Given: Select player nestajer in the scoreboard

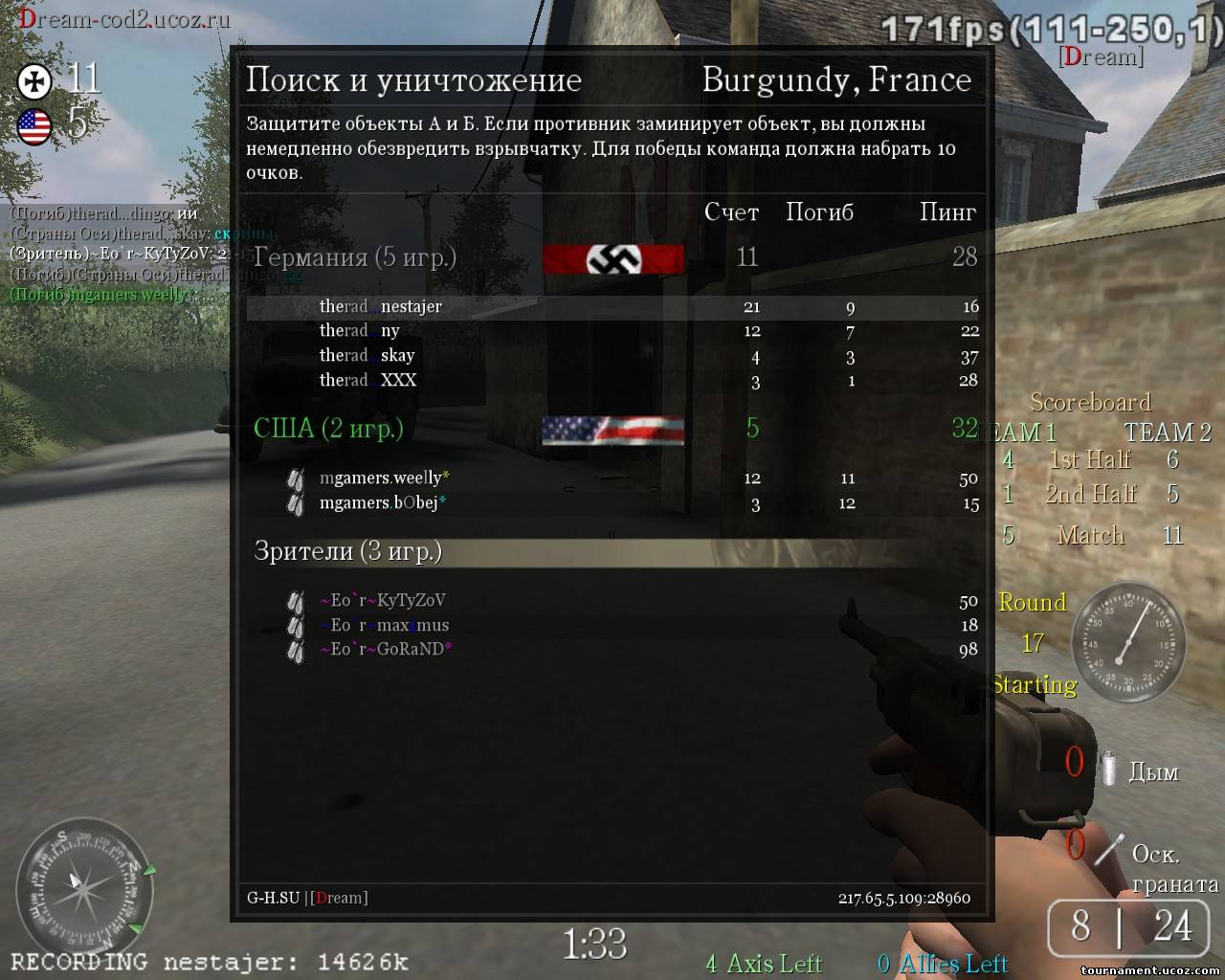Looking at the screenshot, I should (381, 307).
